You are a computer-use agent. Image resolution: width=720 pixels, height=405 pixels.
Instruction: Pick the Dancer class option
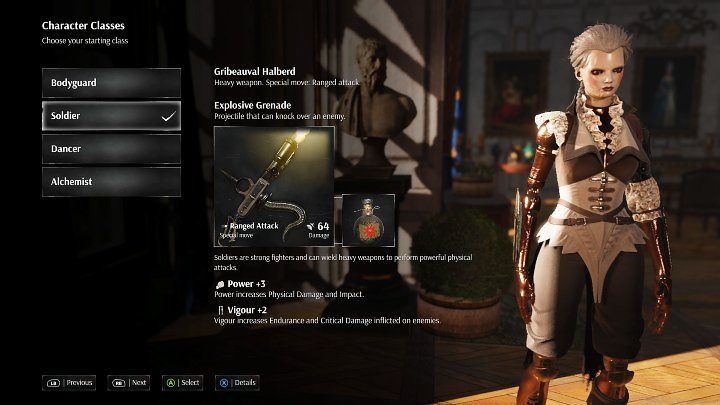tap(111, 149)
